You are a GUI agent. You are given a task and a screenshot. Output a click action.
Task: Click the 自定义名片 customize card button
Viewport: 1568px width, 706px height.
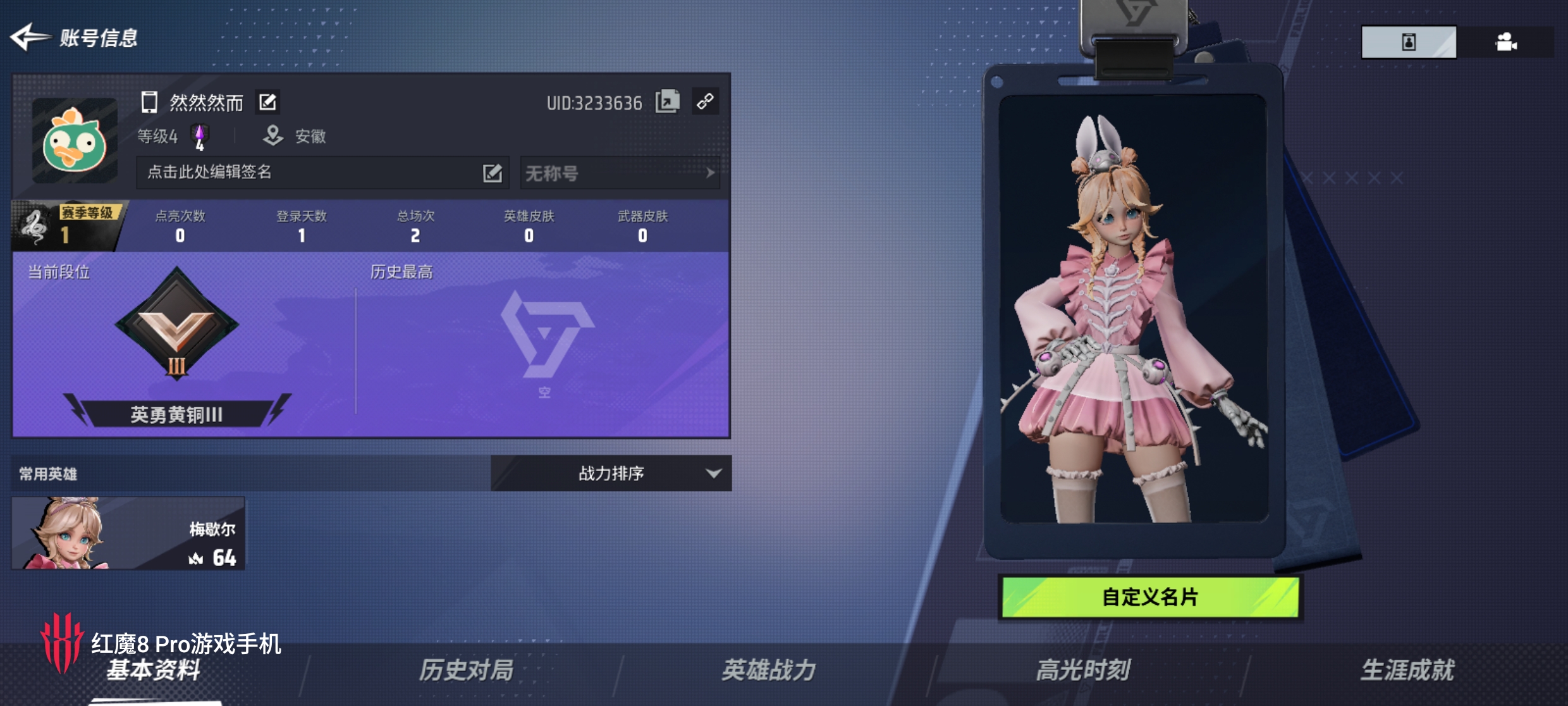click(1149, 597)
